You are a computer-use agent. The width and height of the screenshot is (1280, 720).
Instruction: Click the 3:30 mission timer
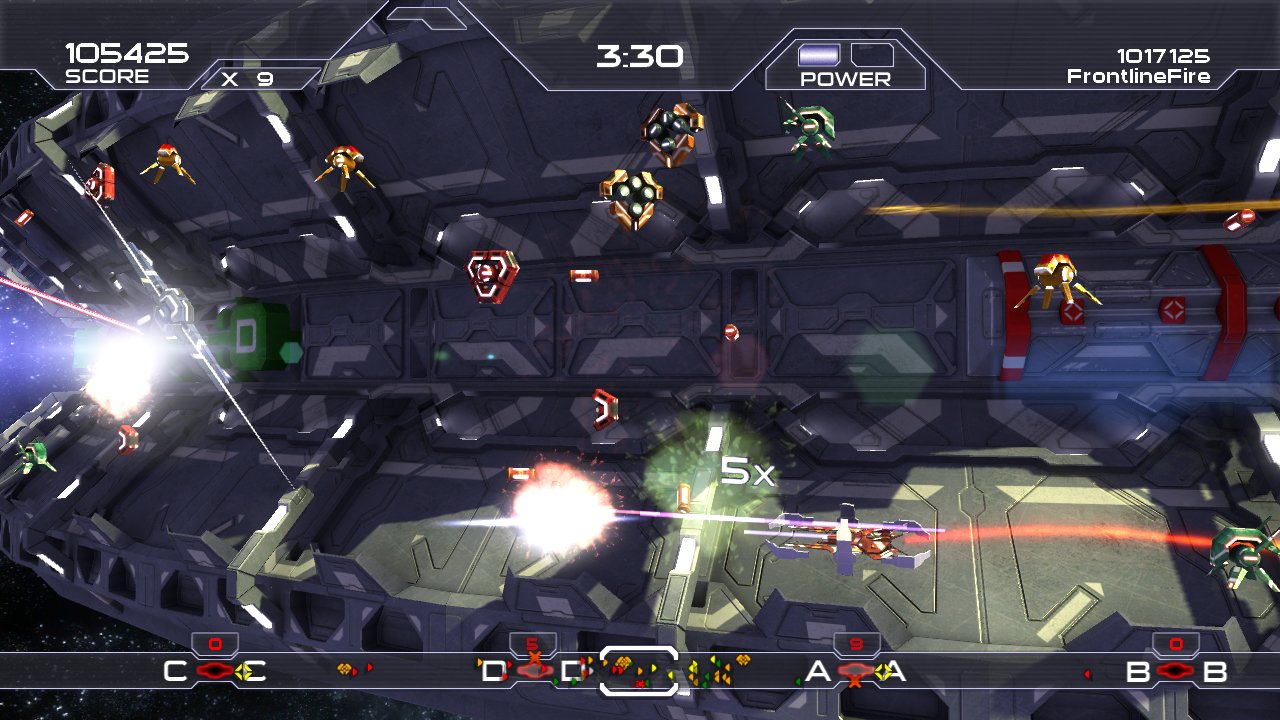[638, 56]
